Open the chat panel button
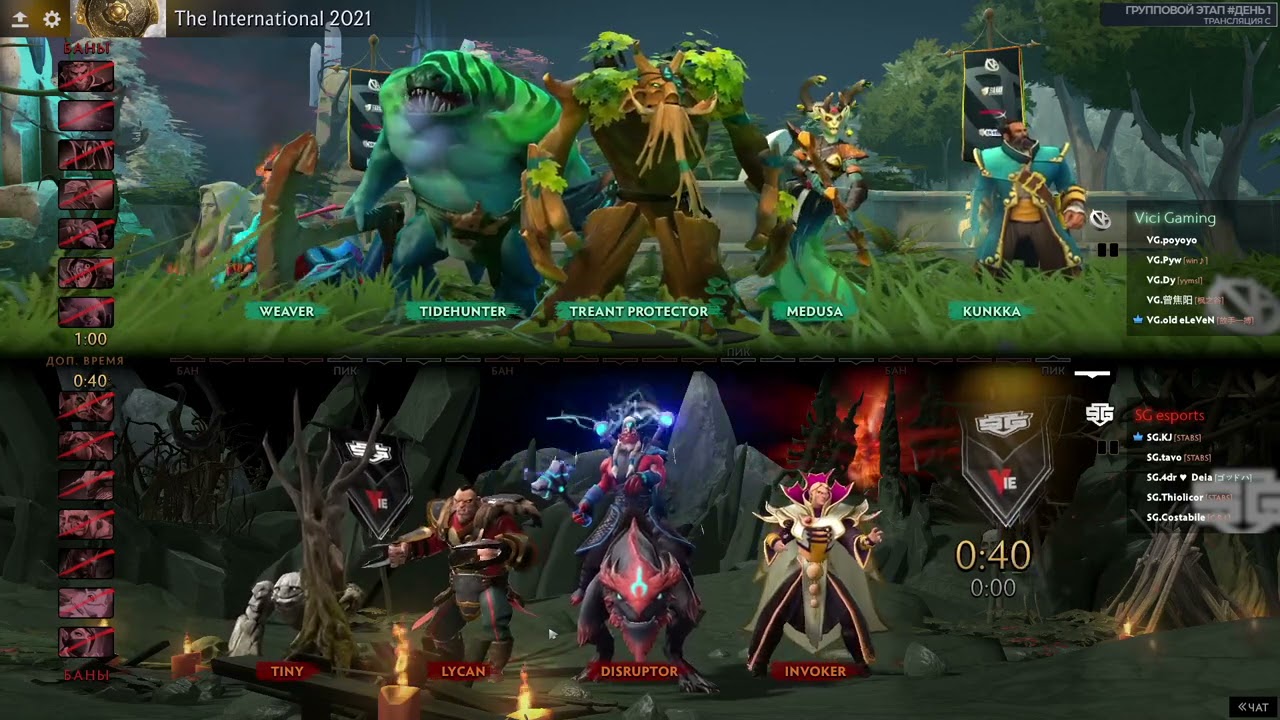1280x720 pixels. coord(1253,707)
